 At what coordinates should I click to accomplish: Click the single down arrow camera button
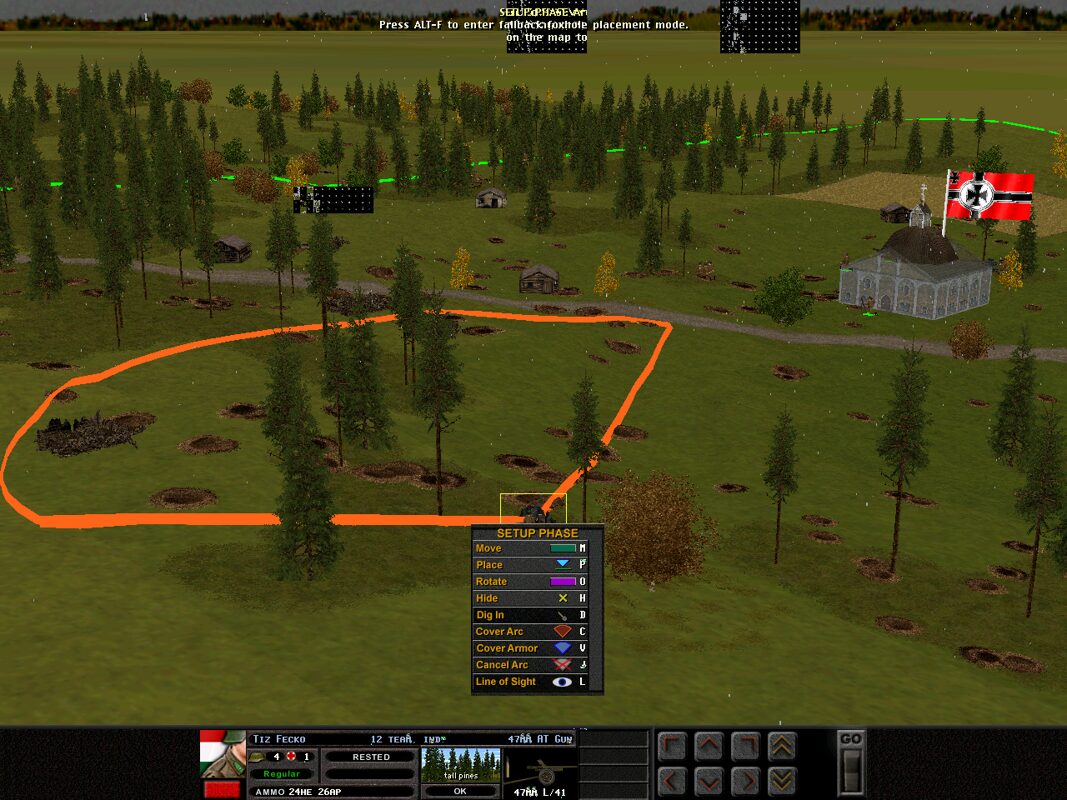tap(708, 780)
